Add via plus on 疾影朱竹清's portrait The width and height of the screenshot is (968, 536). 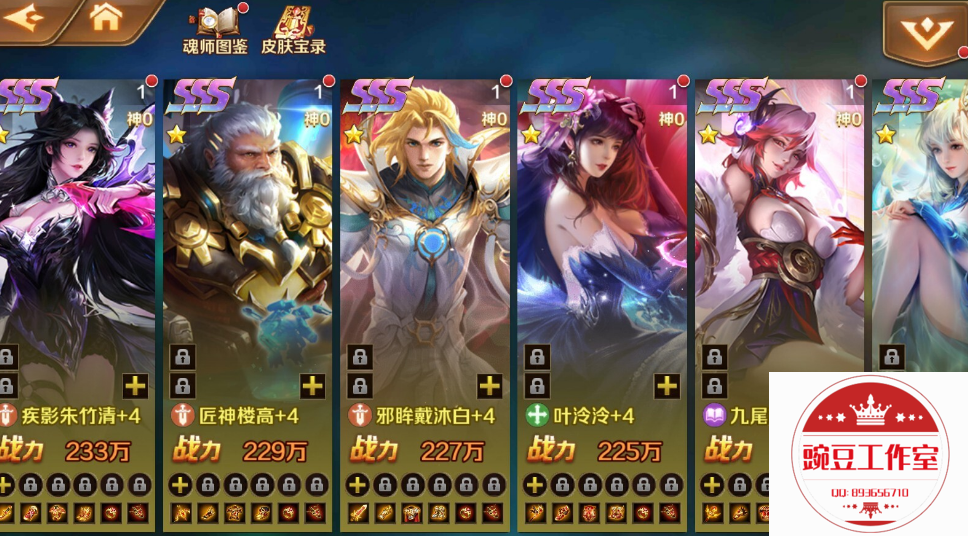coord(136,386)
